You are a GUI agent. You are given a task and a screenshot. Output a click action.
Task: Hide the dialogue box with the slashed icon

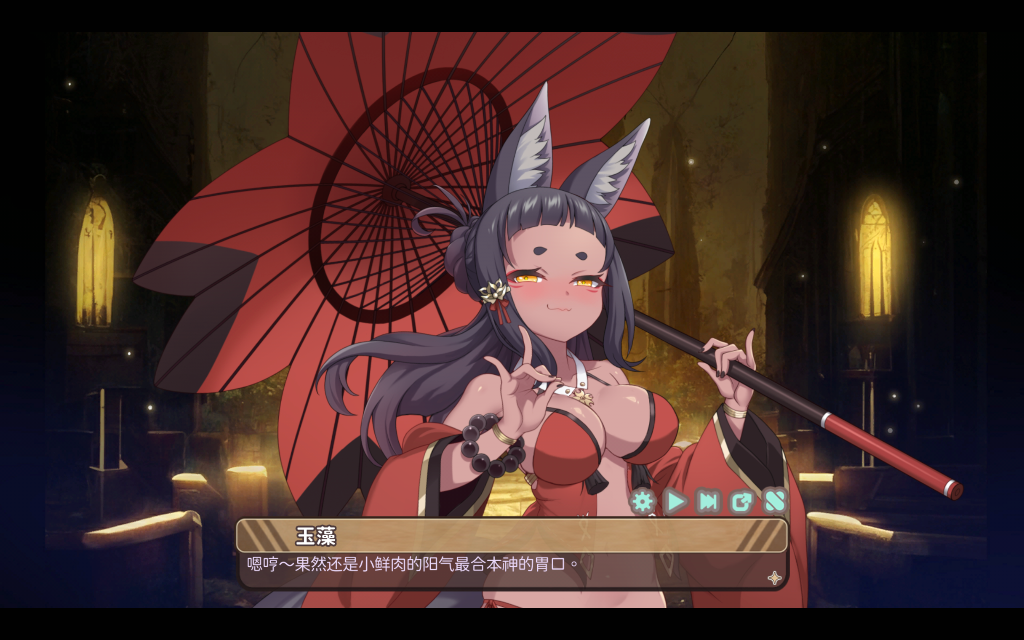coord(775,501)
